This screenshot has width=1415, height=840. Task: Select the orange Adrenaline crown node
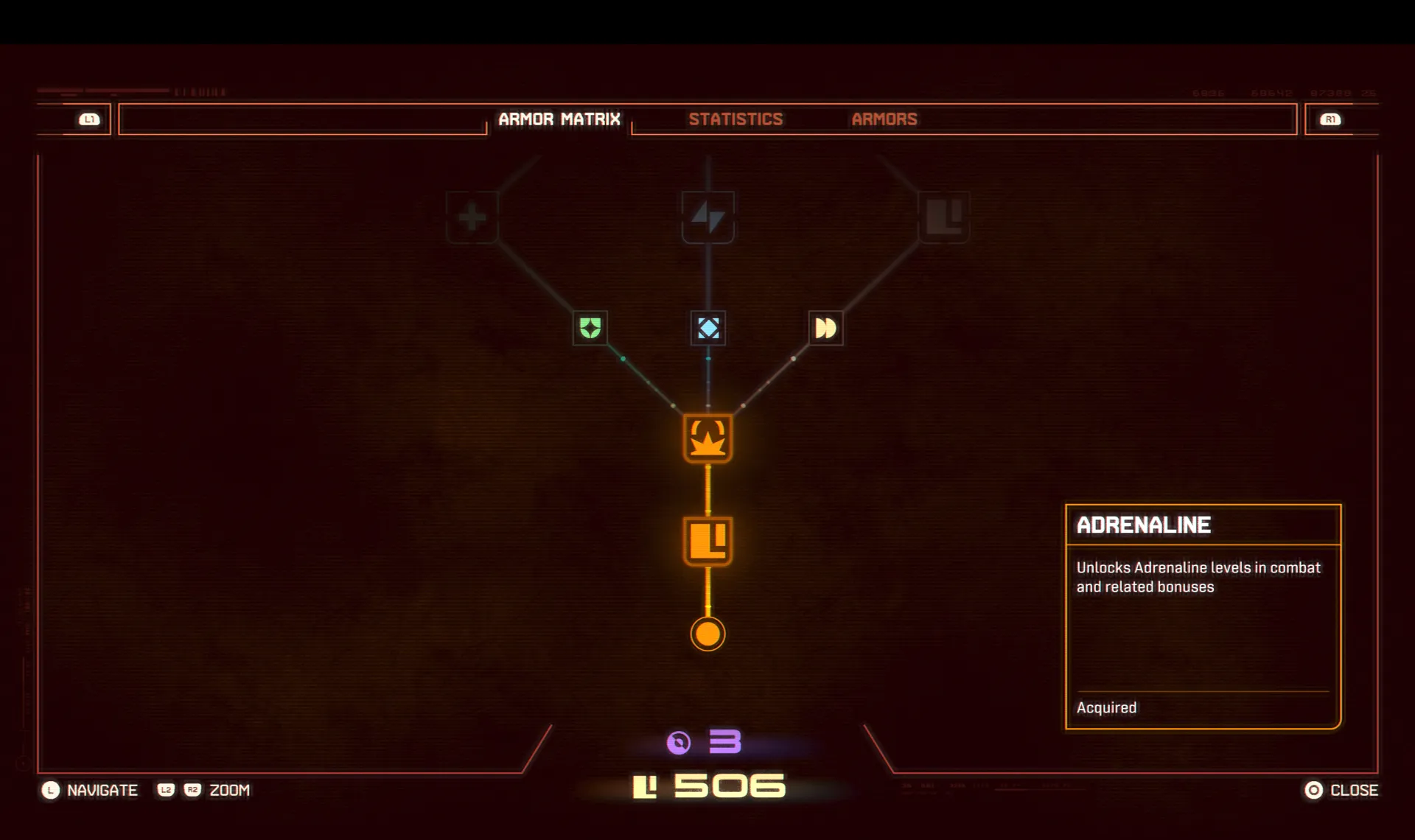707,438
